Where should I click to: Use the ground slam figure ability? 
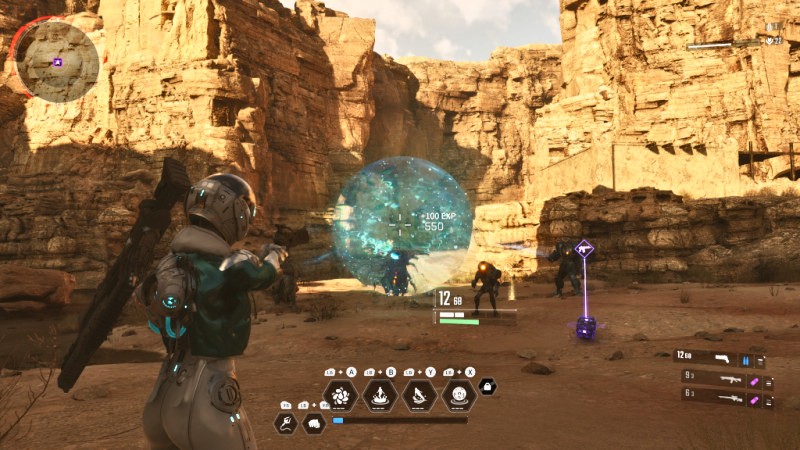click(x=380, y=394)
